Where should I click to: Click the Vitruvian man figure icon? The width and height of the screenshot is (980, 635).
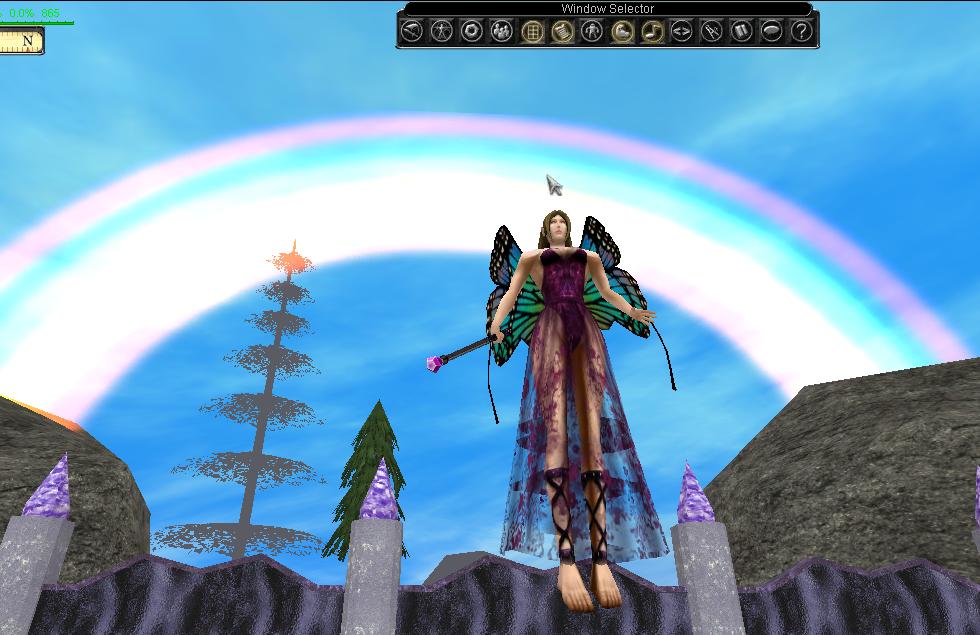pos(441,32)
